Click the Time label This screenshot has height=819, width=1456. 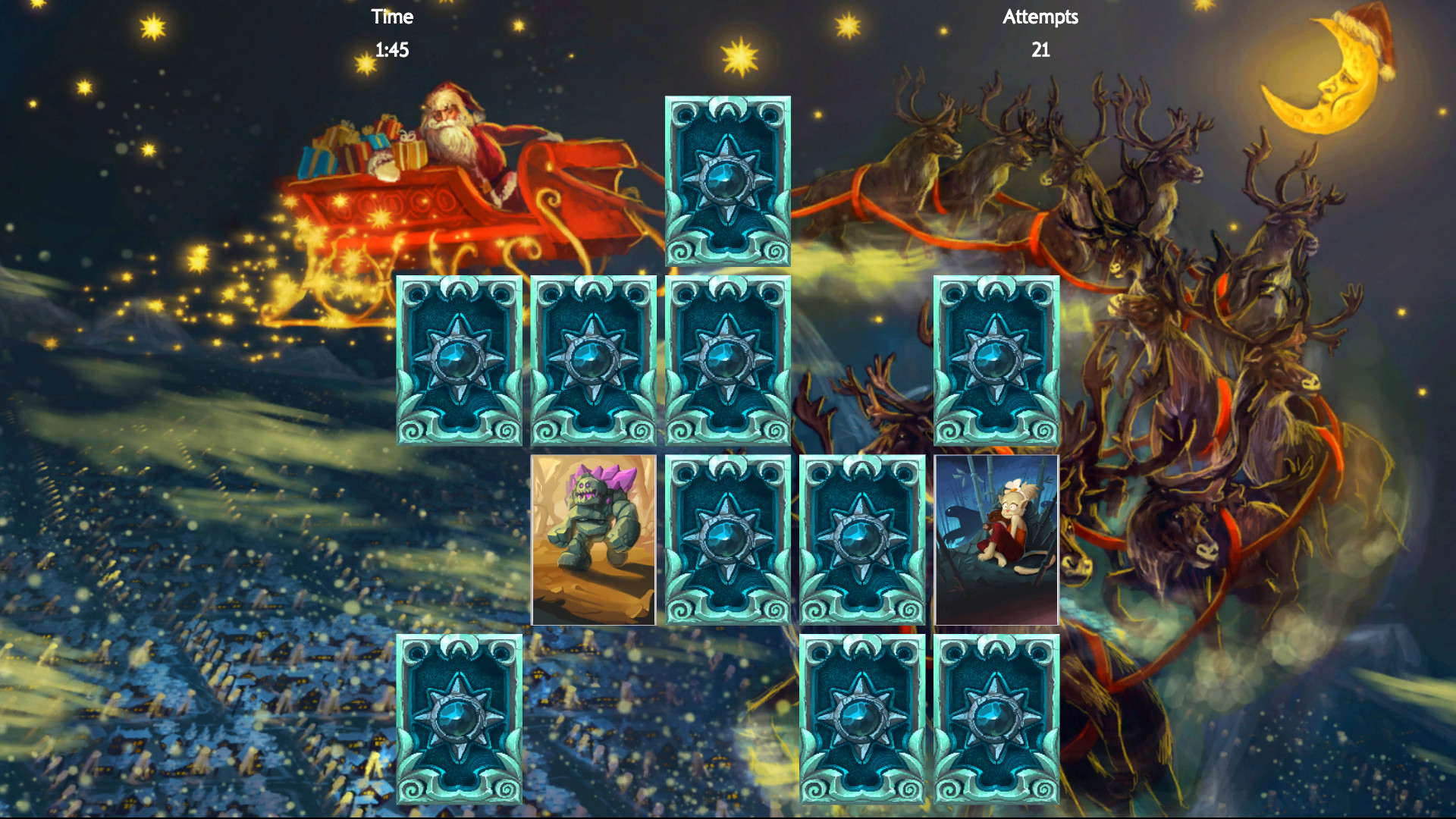click(392, 17)
